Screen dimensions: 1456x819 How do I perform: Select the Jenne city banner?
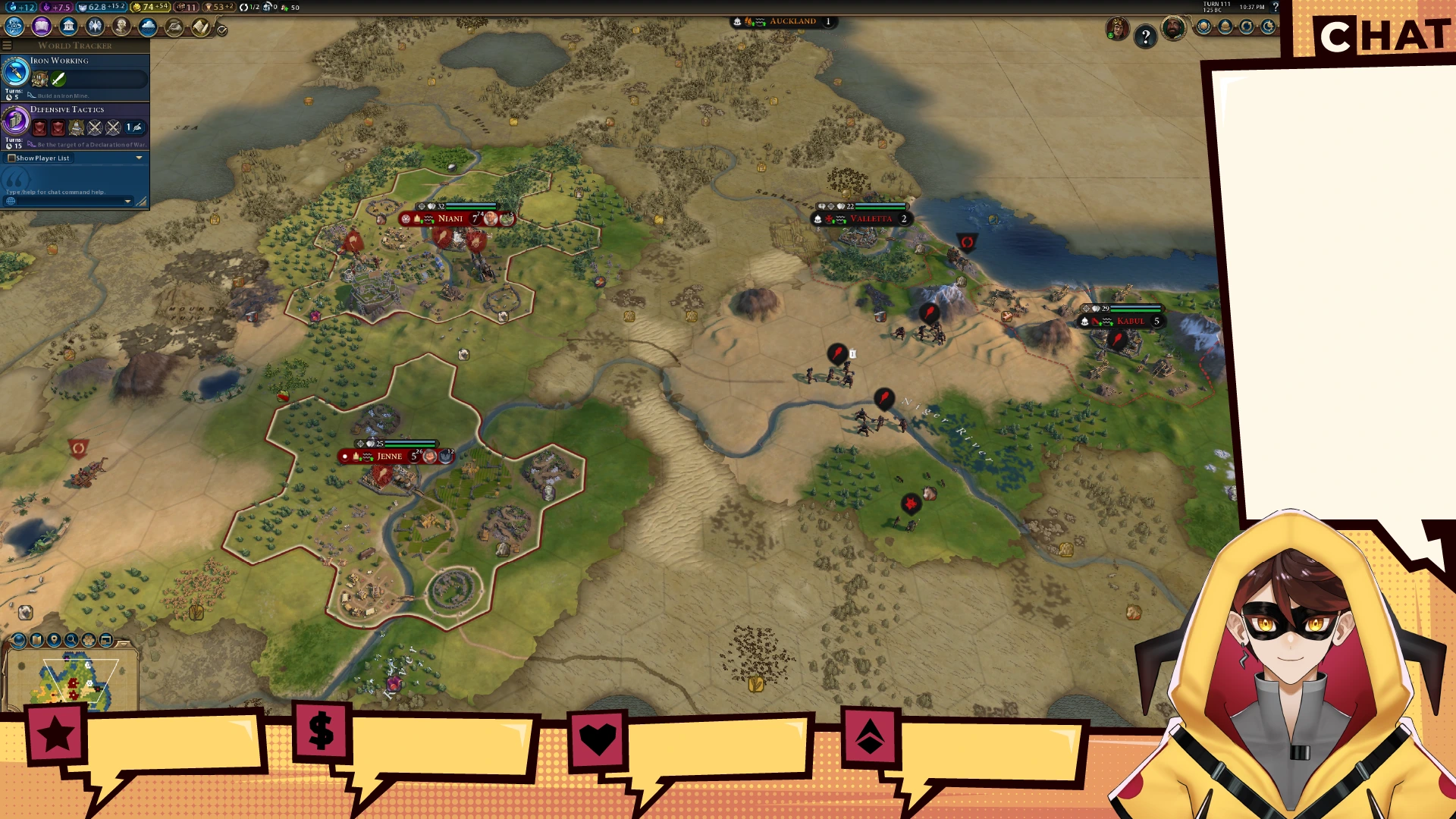(x=389, y=457)
